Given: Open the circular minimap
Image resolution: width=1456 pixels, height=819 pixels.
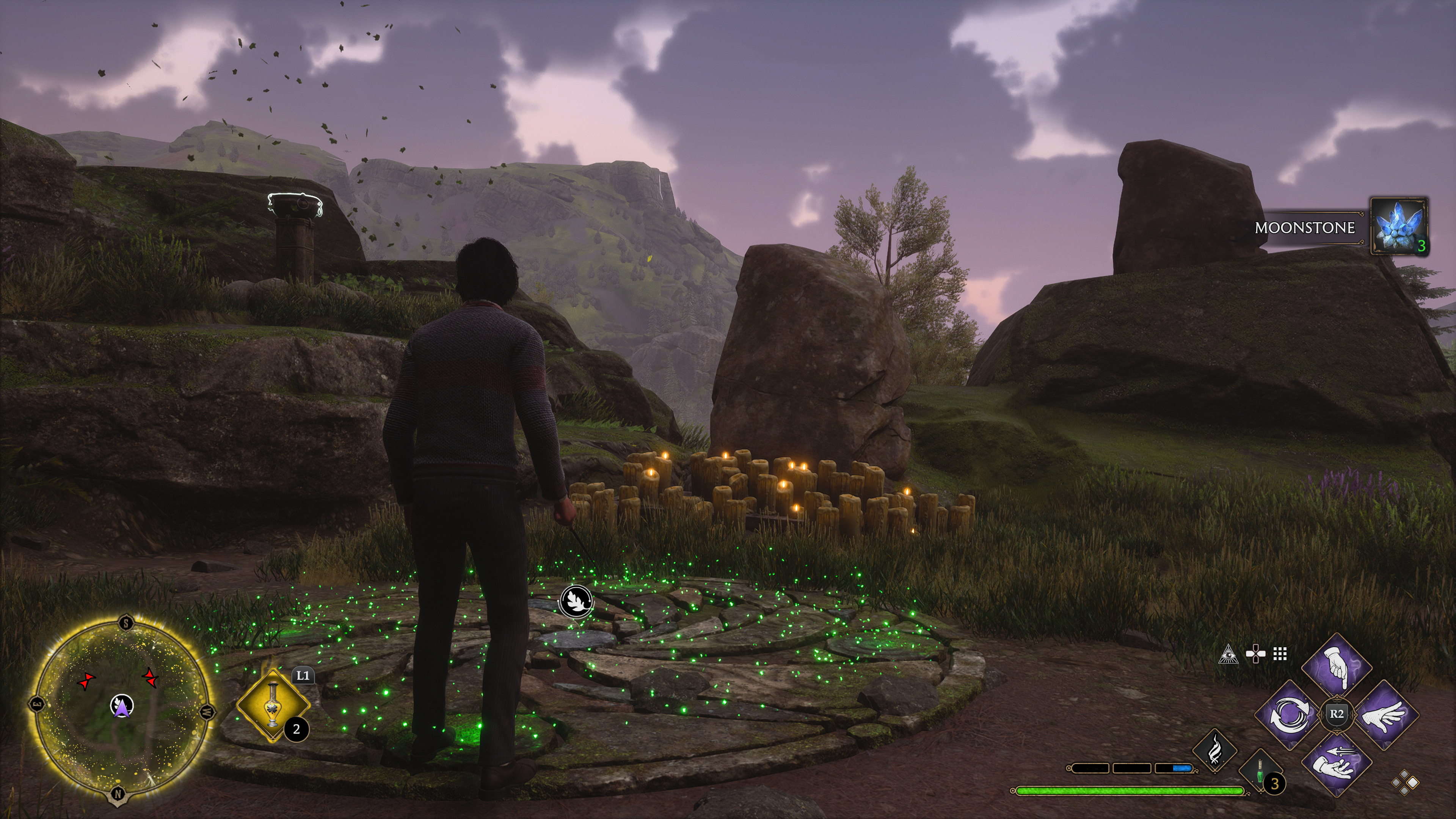Looking at the screenshot, I should 121,707.
